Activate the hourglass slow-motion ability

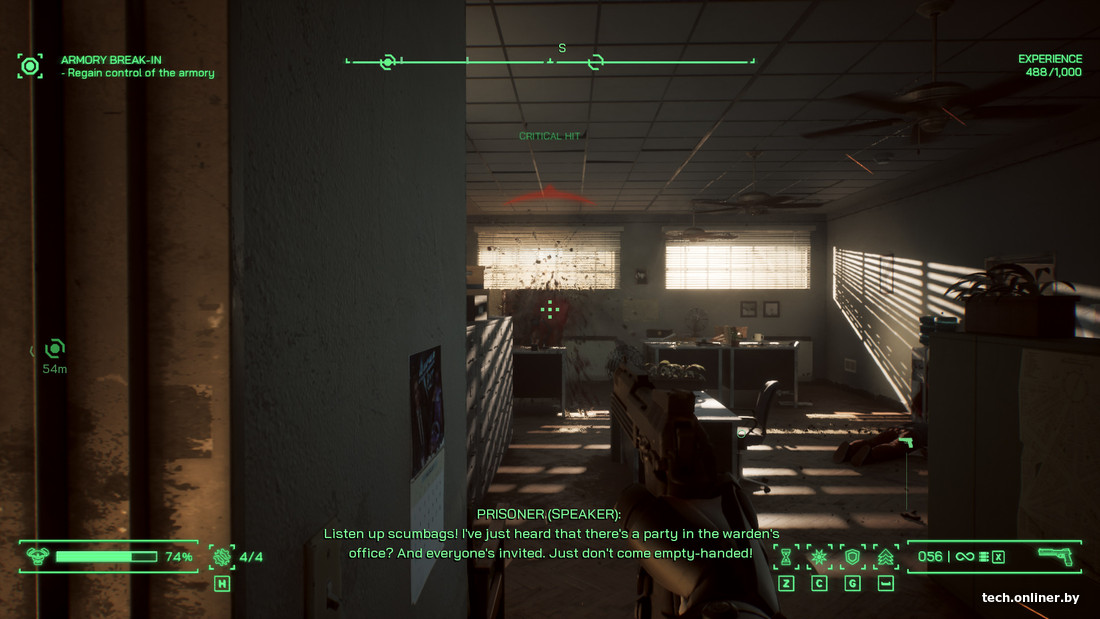point(786,557)
